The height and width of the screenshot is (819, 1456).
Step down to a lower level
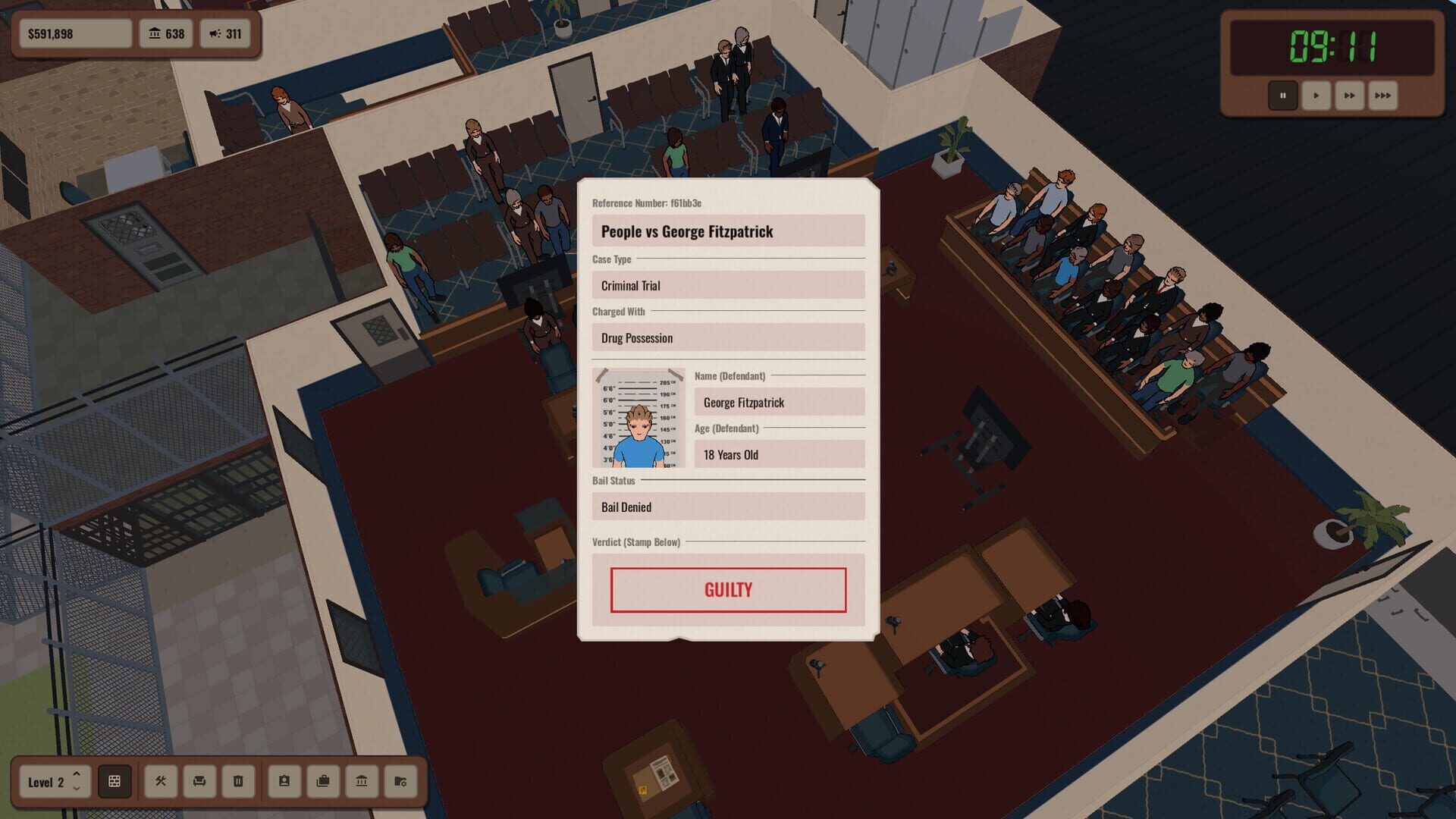pos(77,789)
